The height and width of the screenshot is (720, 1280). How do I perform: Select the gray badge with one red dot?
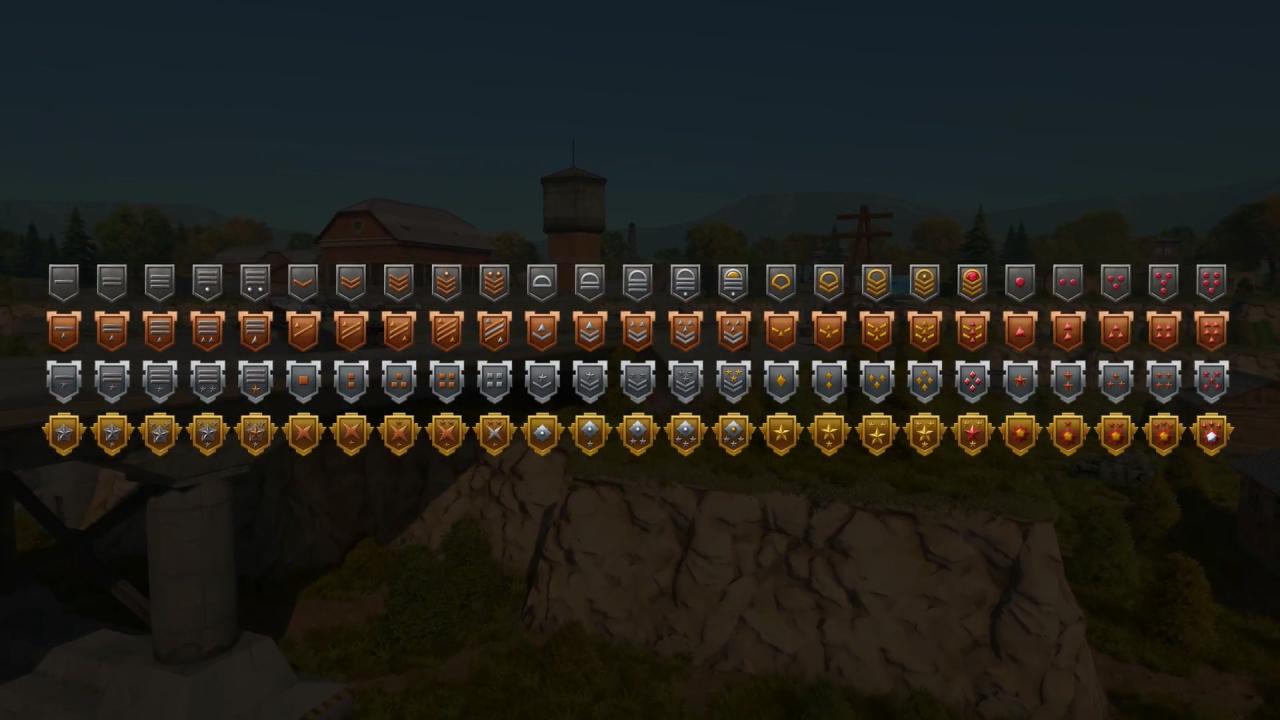[1020, 282]
